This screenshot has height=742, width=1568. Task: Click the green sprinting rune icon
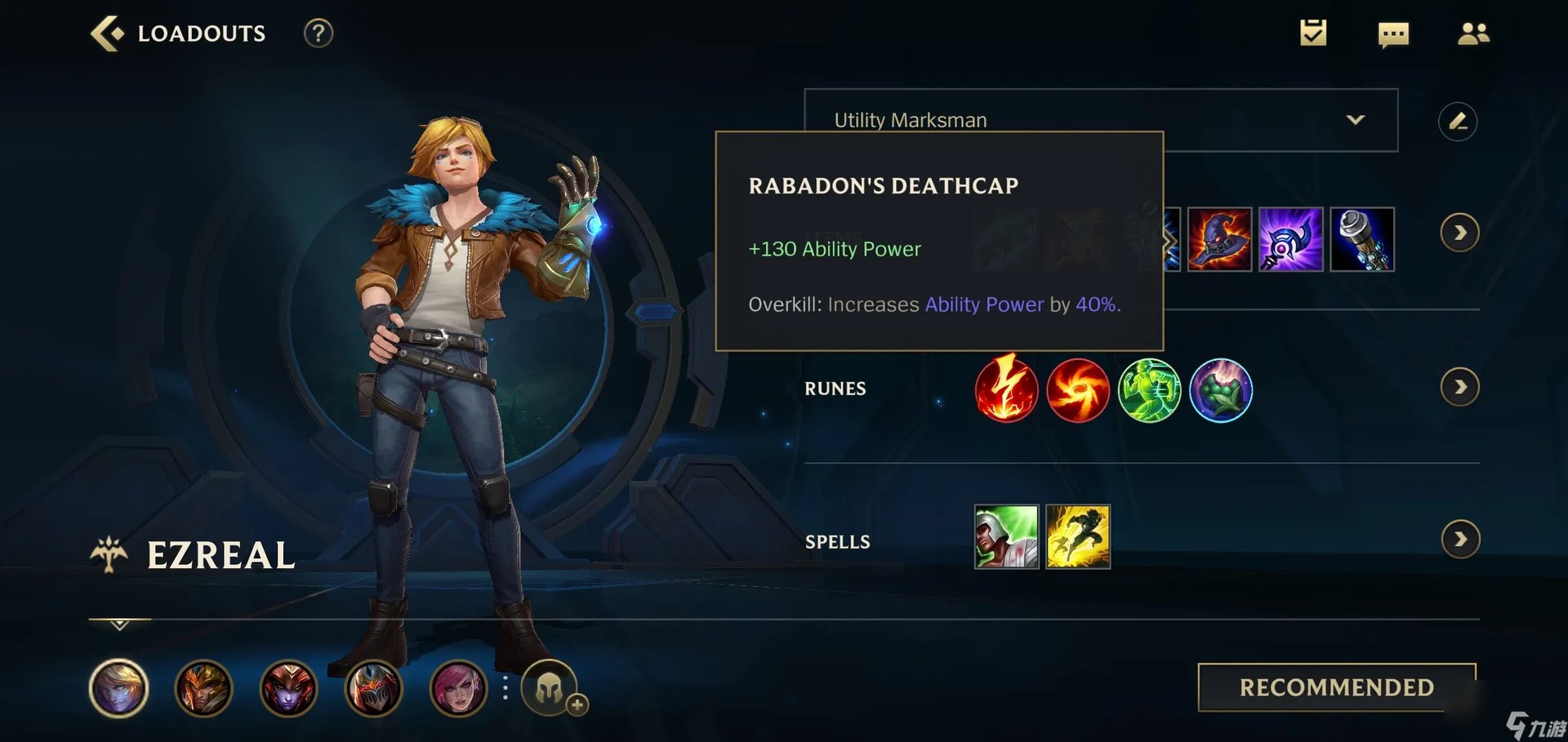pos(1149,390)
